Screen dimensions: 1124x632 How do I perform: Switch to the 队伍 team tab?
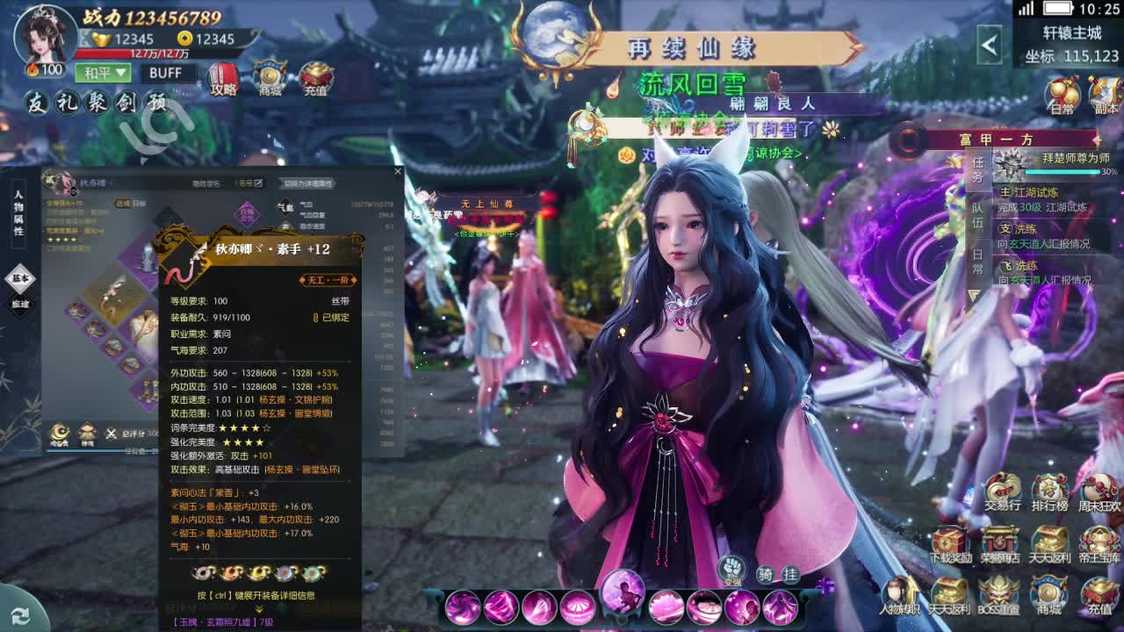coord(977,216)
